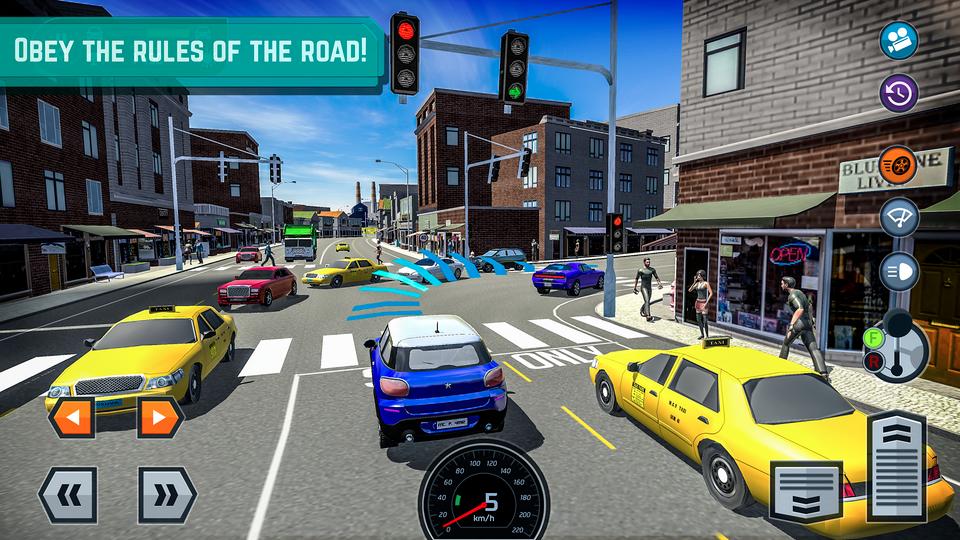Switch on the headlights
Viewport: 960px width, 540px height.
[x=899, y=271]
